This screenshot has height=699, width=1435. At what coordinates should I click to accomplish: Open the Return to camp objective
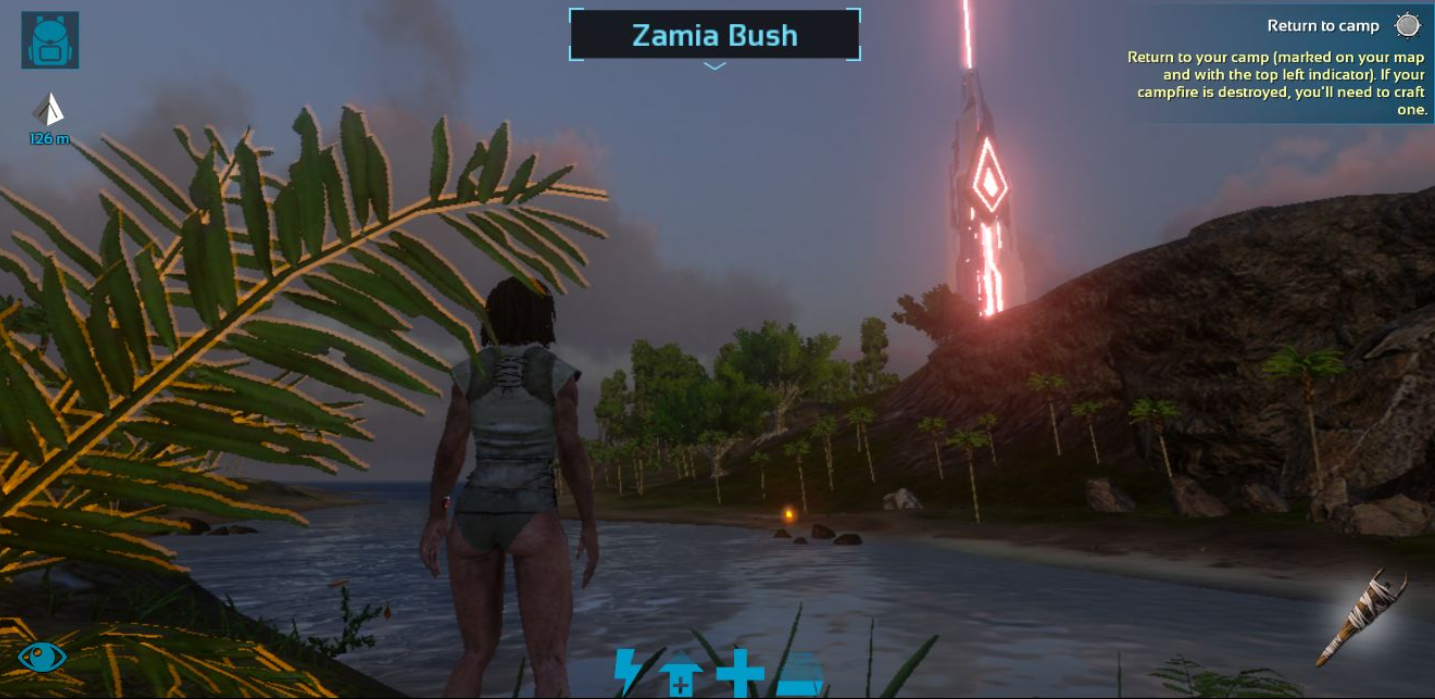click(x=1322, y=26)
